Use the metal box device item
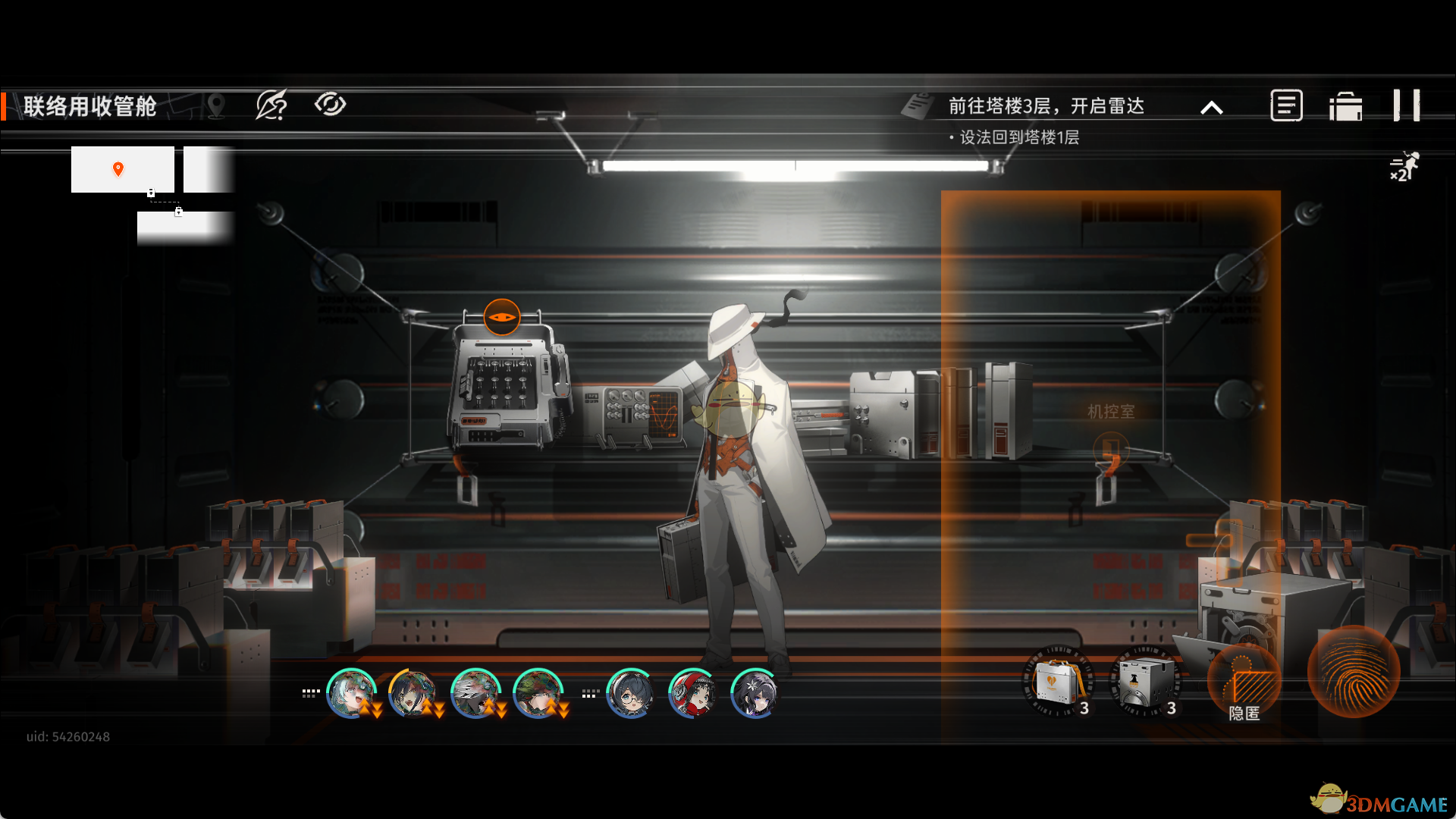This screenshot has width=1456, height=819. coord(1145,682)
